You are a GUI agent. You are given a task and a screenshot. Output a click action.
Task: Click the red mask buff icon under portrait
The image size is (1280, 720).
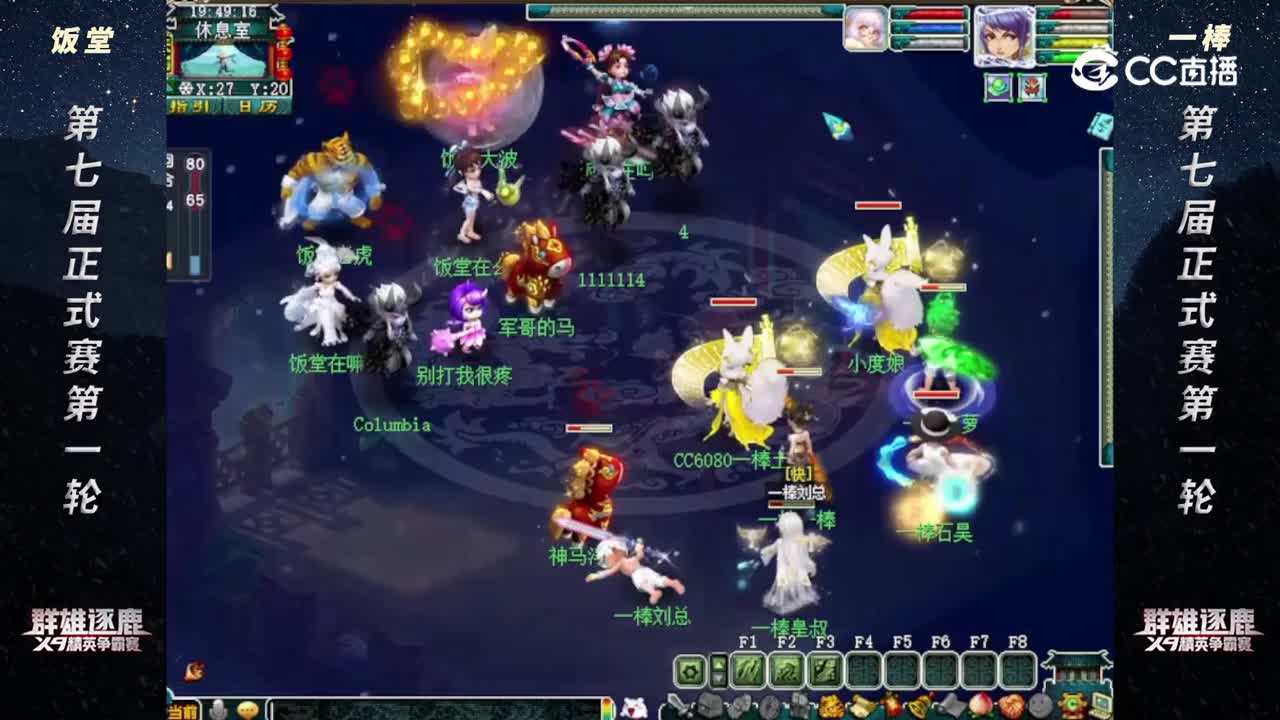(x=1032, y=88)
